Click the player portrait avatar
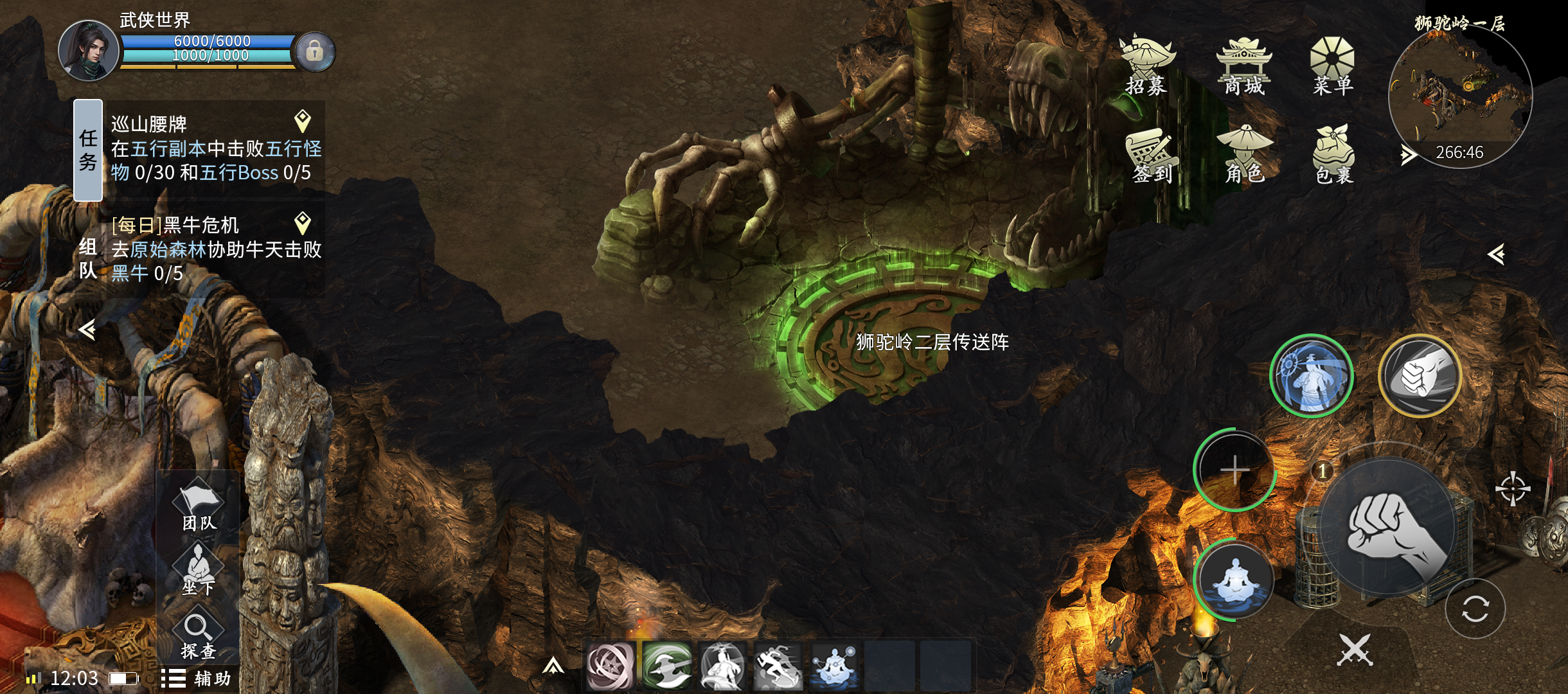This screenshot has width=1568, height=694. (89, 51)
